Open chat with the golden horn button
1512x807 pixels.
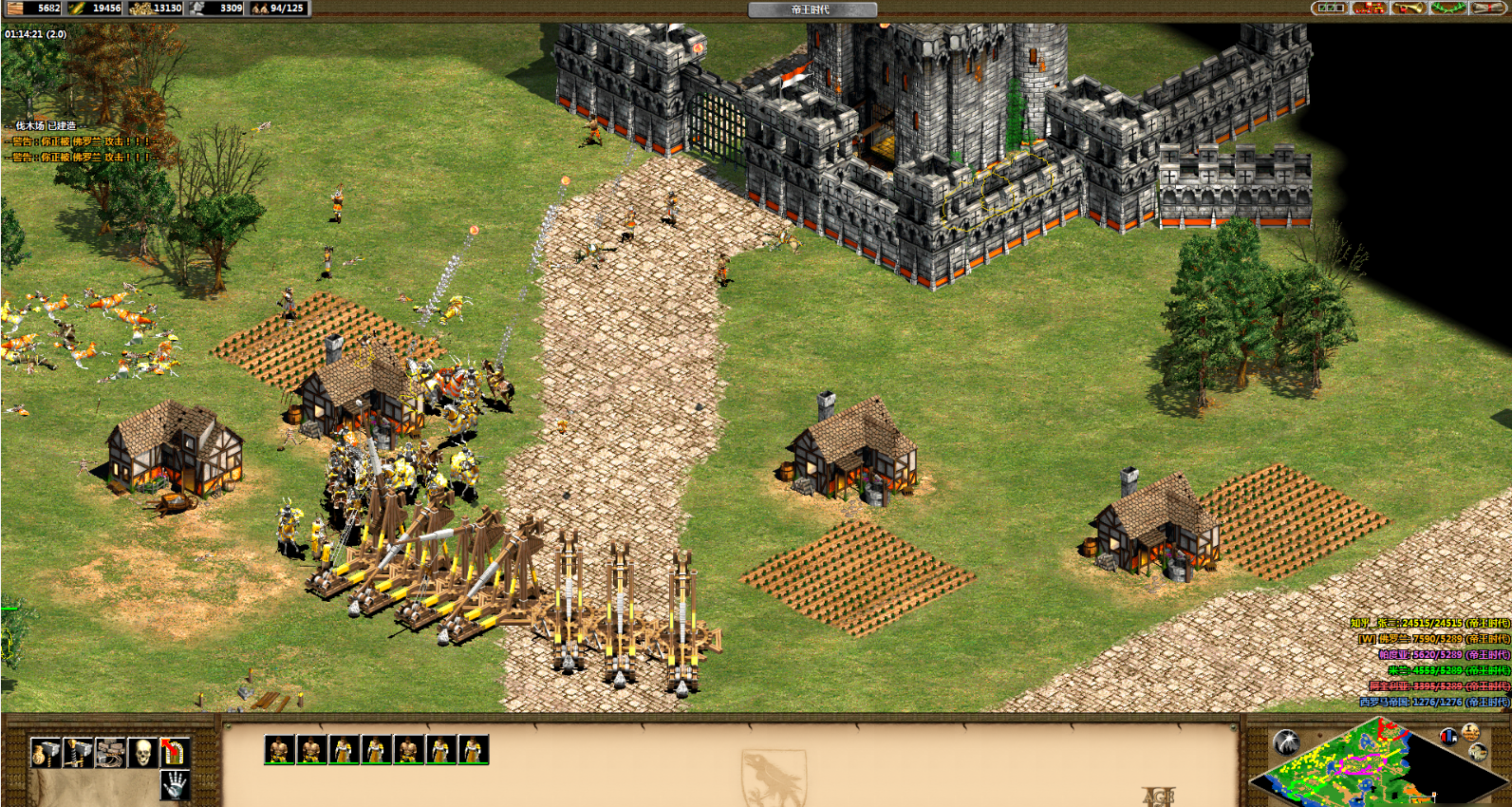(x=1408, y=9)
